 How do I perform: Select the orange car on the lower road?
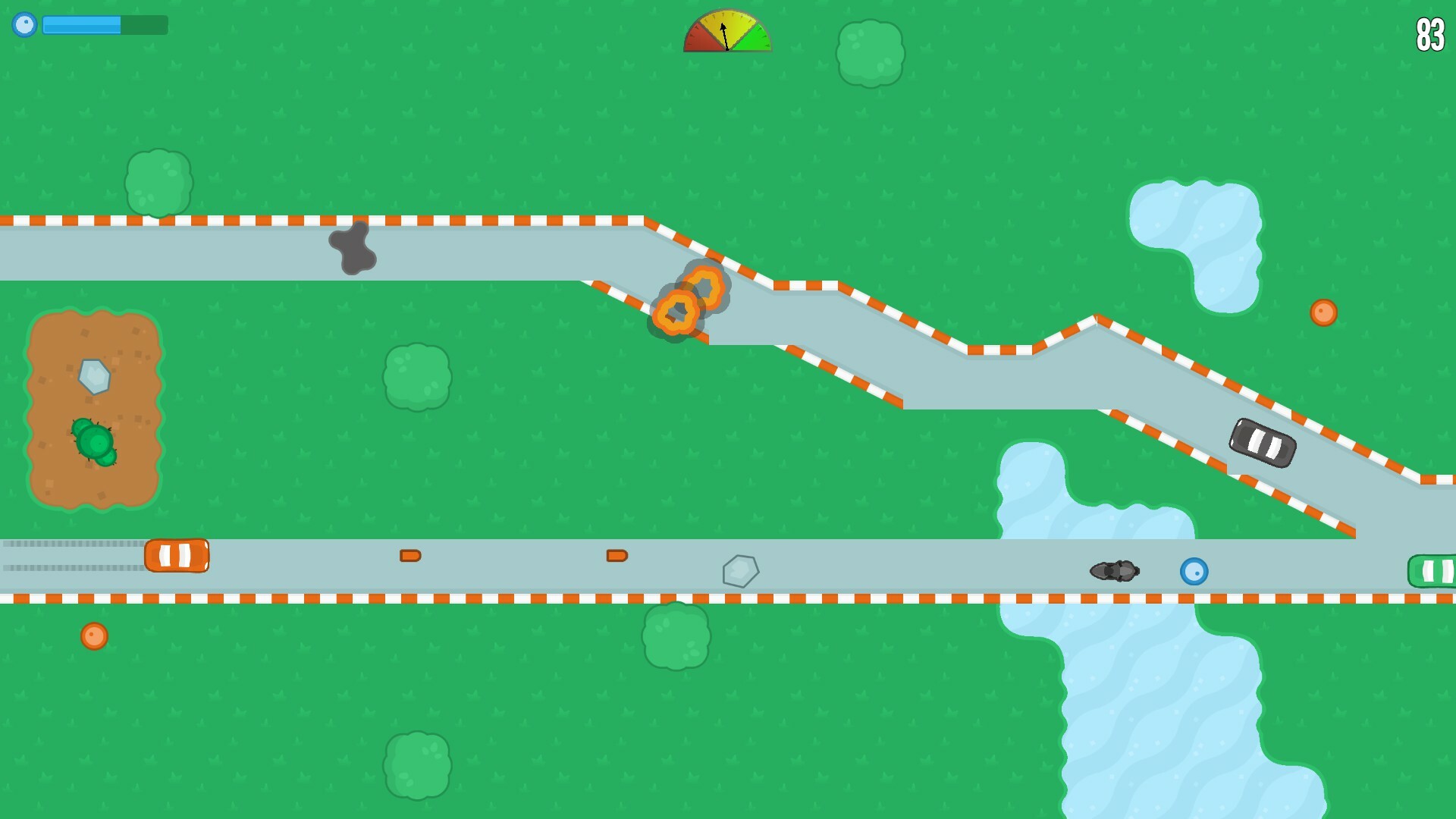tap(178, 556)
